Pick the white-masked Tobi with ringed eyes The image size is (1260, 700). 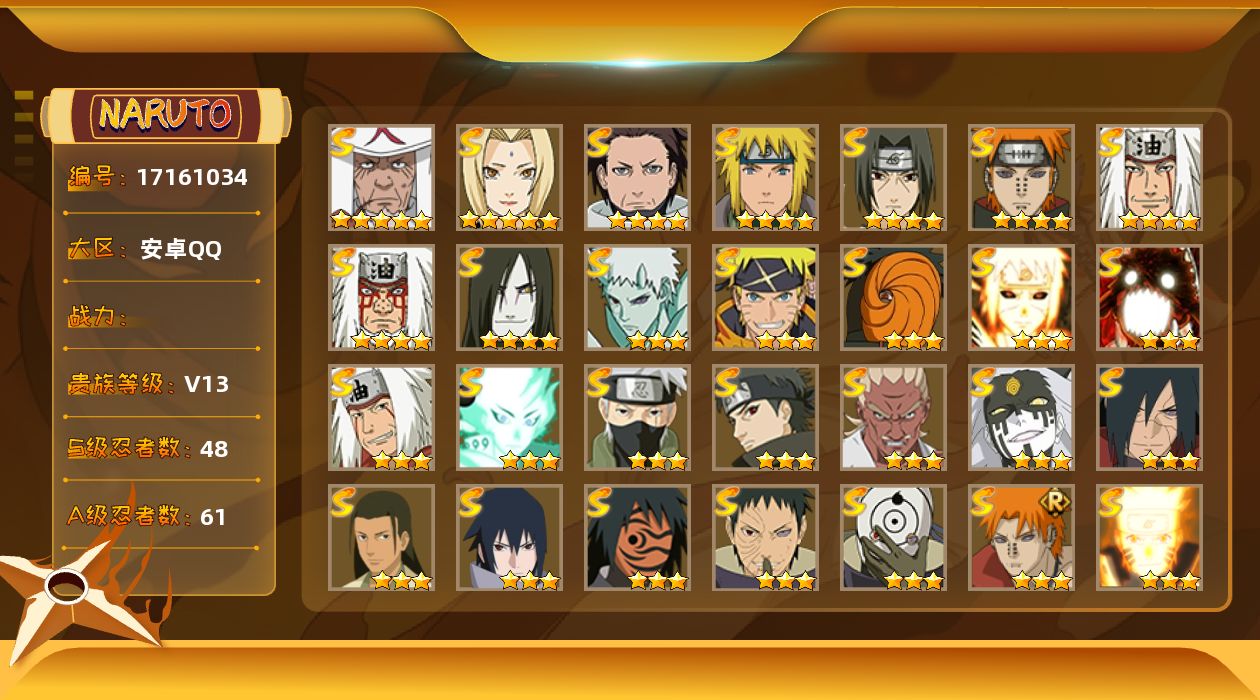(893, 538)
